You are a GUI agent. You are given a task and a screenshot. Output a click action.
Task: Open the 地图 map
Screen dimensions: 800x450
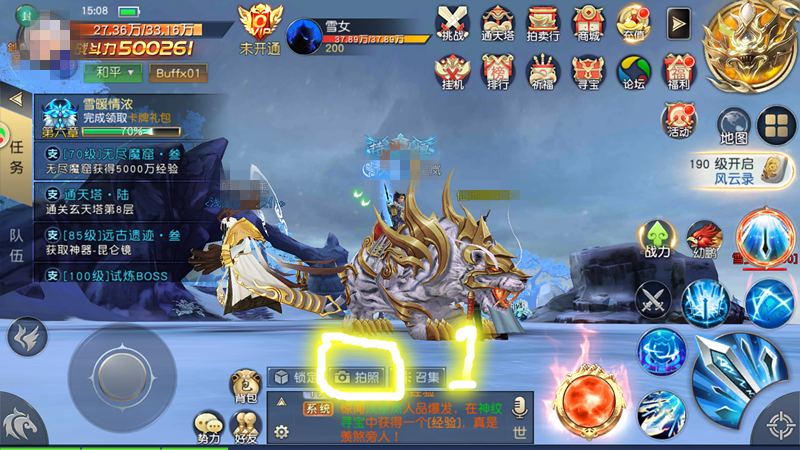734,125
